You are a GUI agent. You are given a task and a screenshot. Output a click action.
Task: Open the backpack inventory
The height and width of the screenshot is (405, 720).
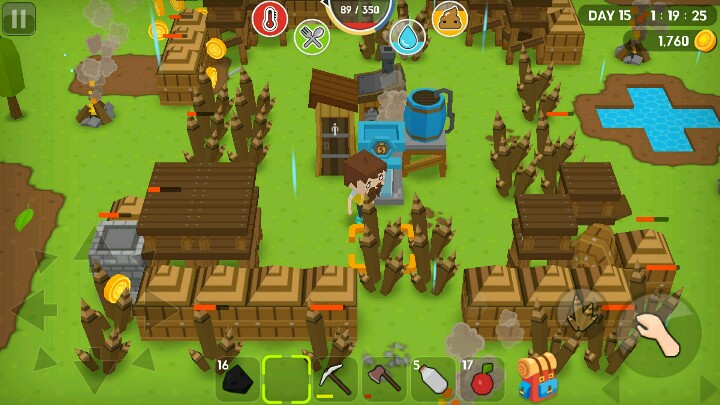[x=537, y=377]
